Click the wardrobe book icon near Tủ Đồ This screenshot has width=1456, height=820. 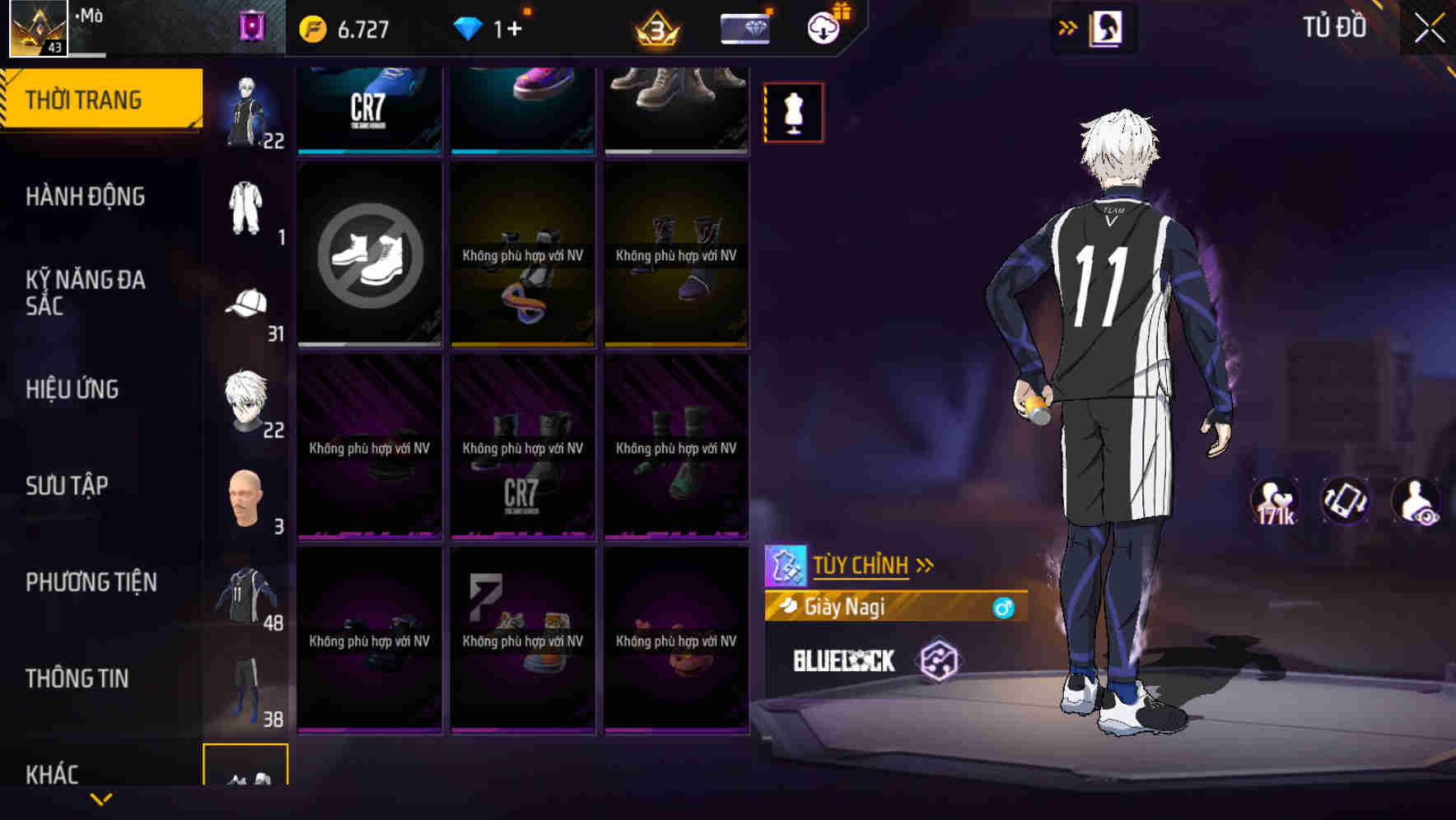[1108, 27]
